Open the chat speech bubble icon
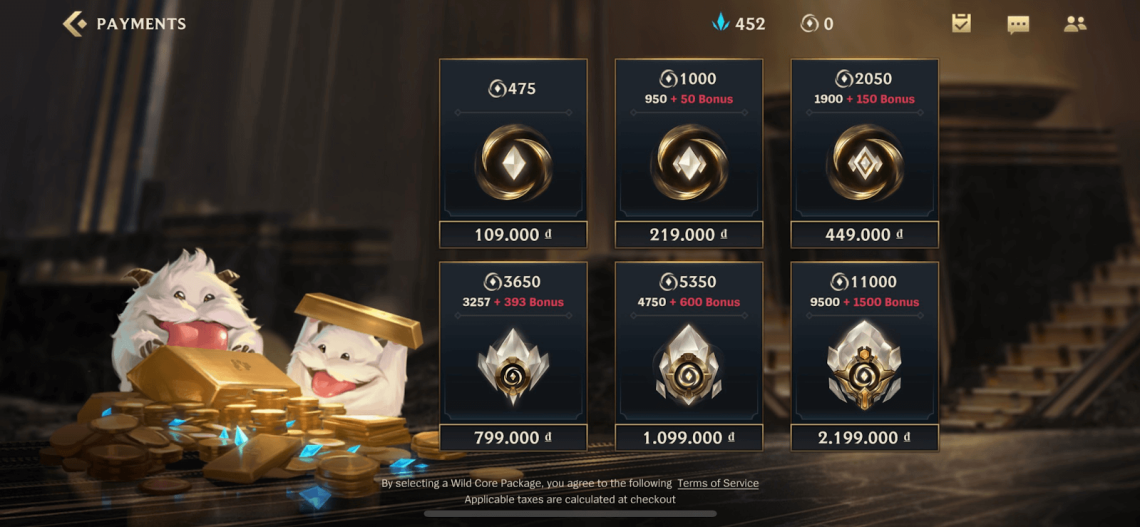 click(x=1018, y=24)
